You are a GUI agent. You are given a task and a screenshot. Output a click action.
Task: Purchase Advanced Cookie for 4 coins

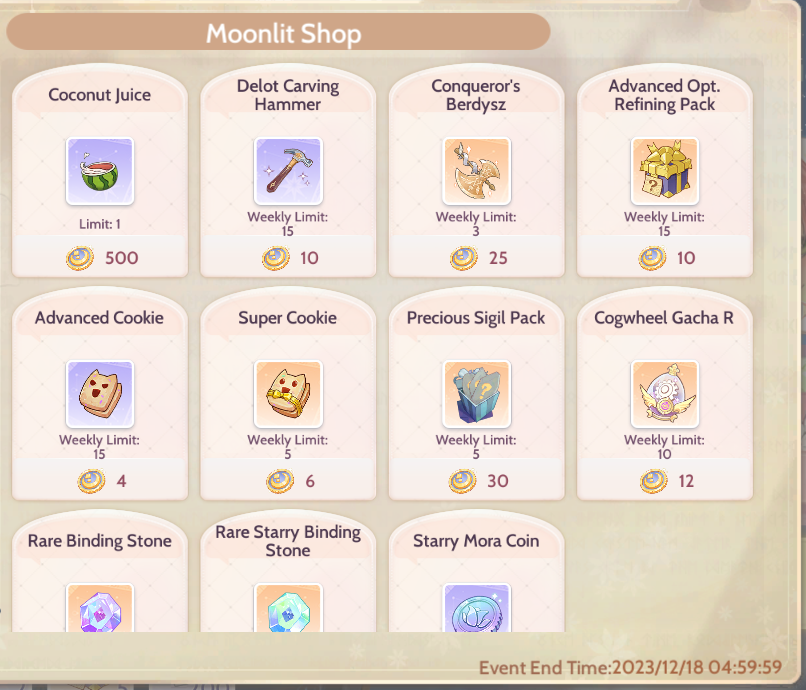[100, 481]
